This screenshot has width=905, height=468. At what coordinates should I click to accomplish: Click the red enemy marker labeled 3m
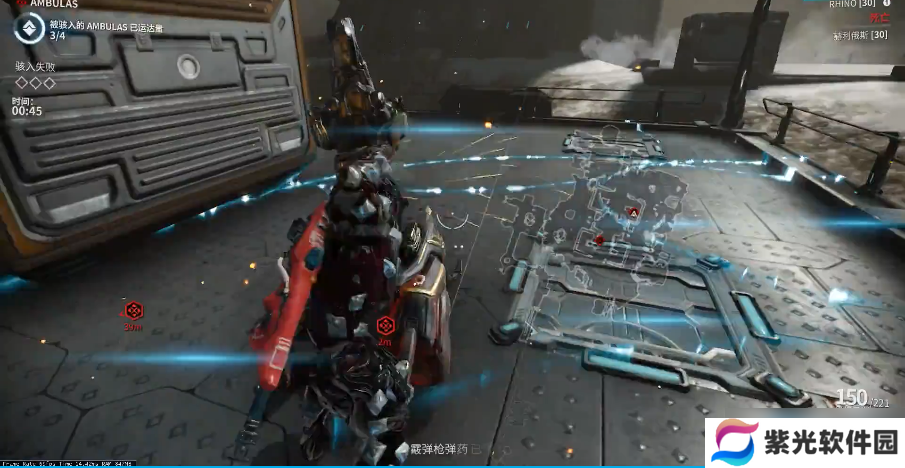[x=133, y=310]
